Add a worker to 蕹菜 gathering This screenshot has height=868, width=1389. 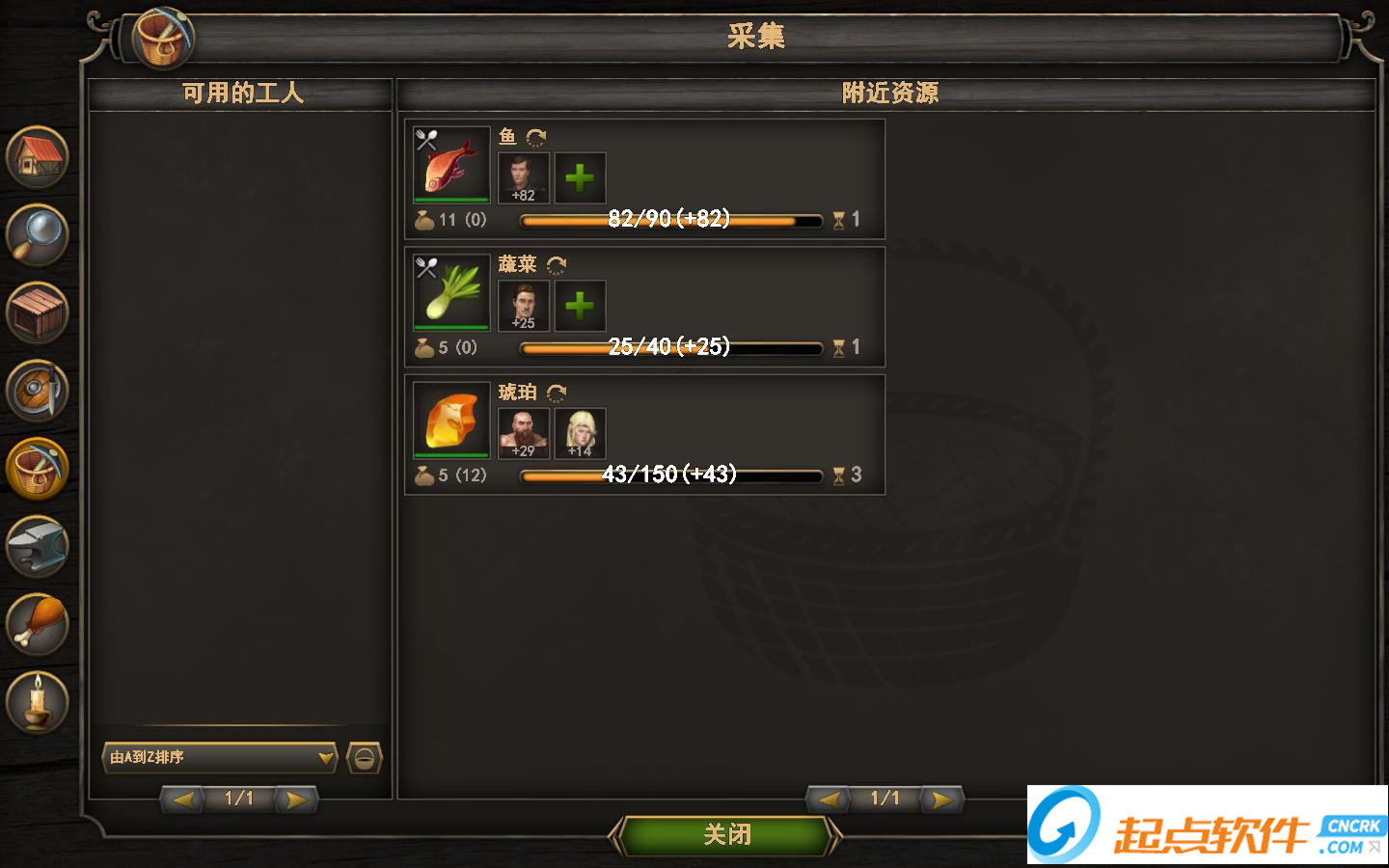tap(579, 306)
